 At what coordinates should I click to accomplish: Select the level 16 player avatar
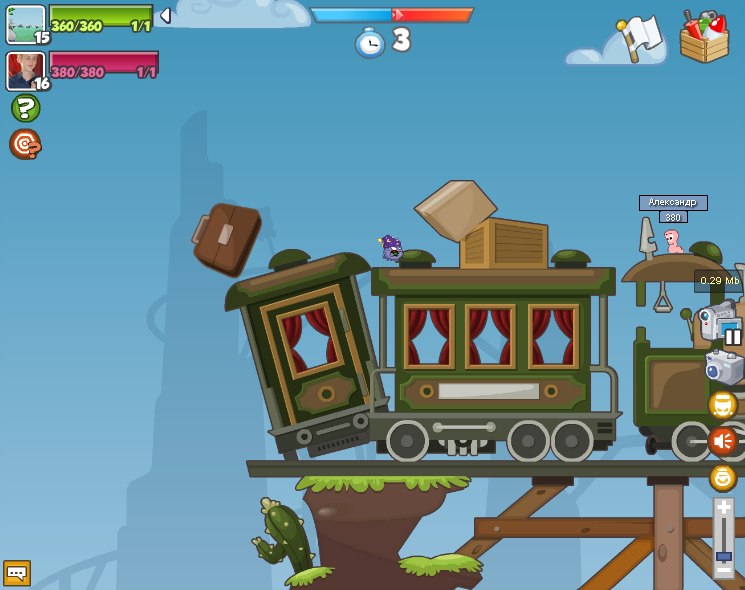pyautogui.click(x=26, y=70)
